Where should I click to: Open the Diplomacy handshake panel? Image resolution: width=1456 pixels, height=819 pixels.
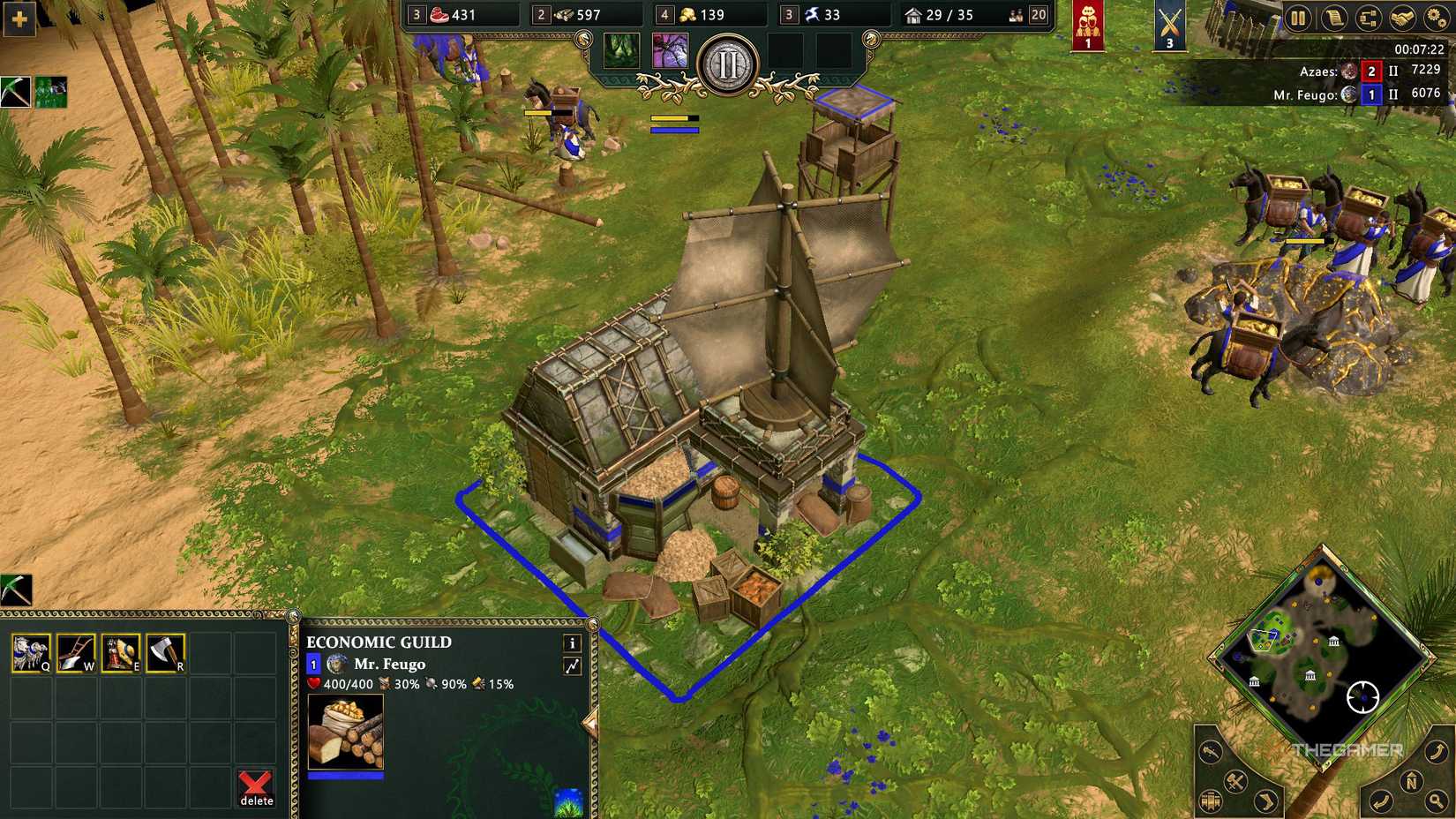[1402, 18]
